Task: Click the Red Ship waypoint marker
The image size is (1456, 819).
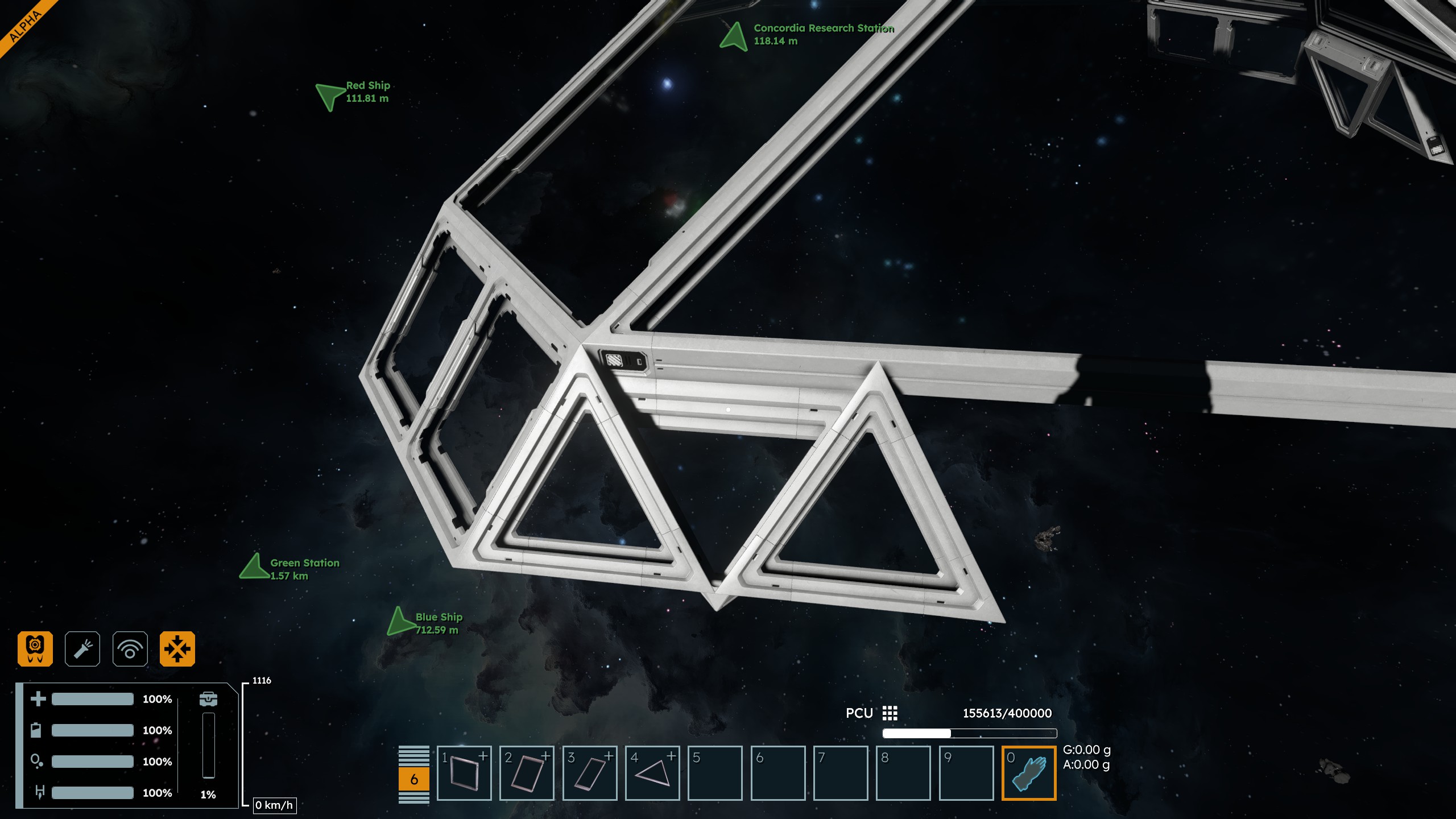Action: click(330, 96)
